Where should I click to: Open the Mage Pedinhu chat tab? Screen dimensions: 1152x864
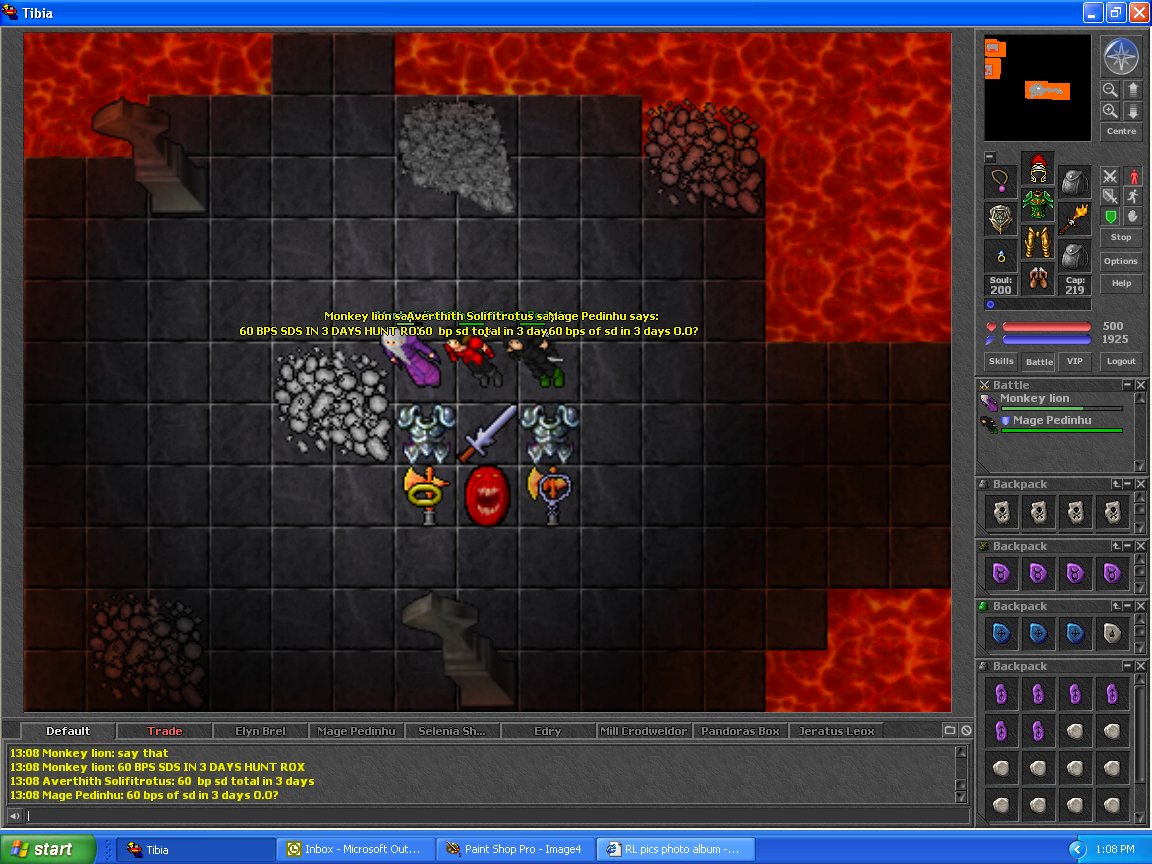[x=356, y=731]
